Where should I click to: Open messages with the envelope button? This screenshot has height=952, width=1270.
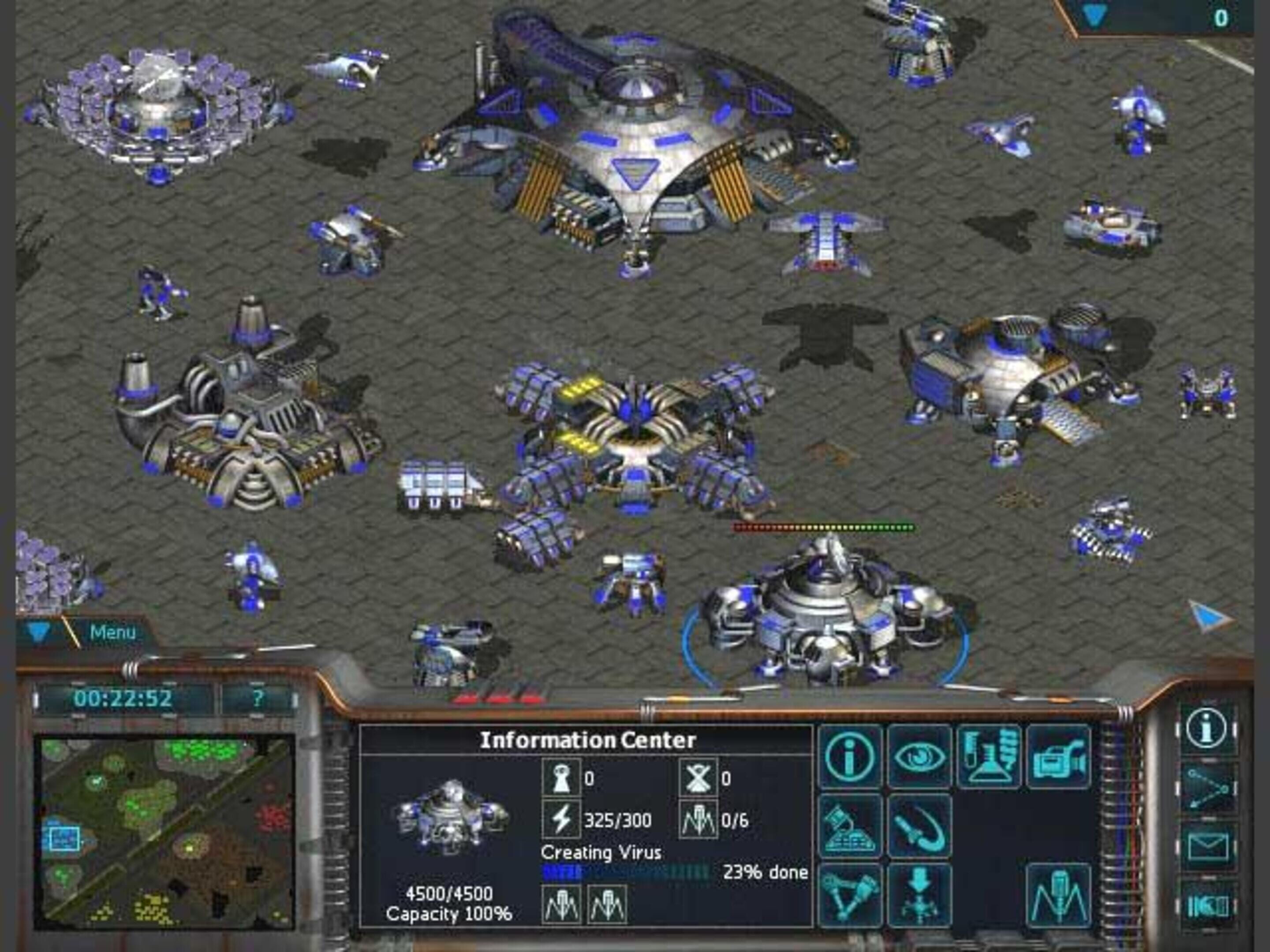point(1207,847)
